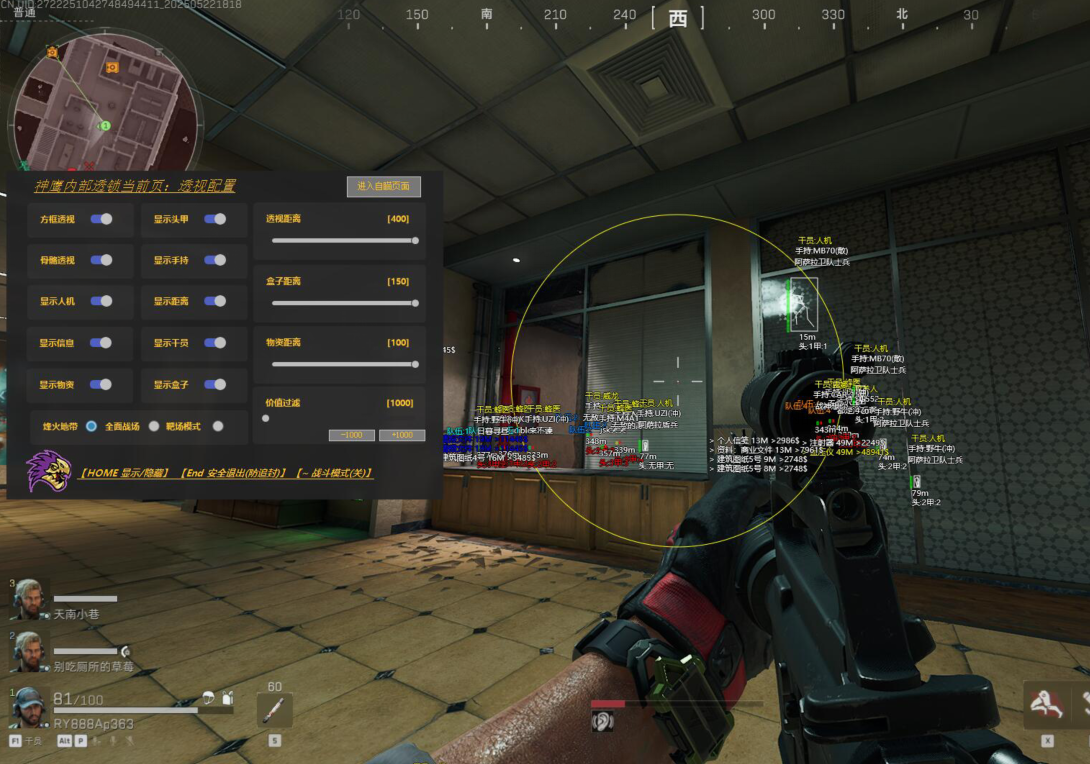1090x764 pixels.
Task: Select teammate 天南小巷's portrait
Action: (x=29, y=599)
